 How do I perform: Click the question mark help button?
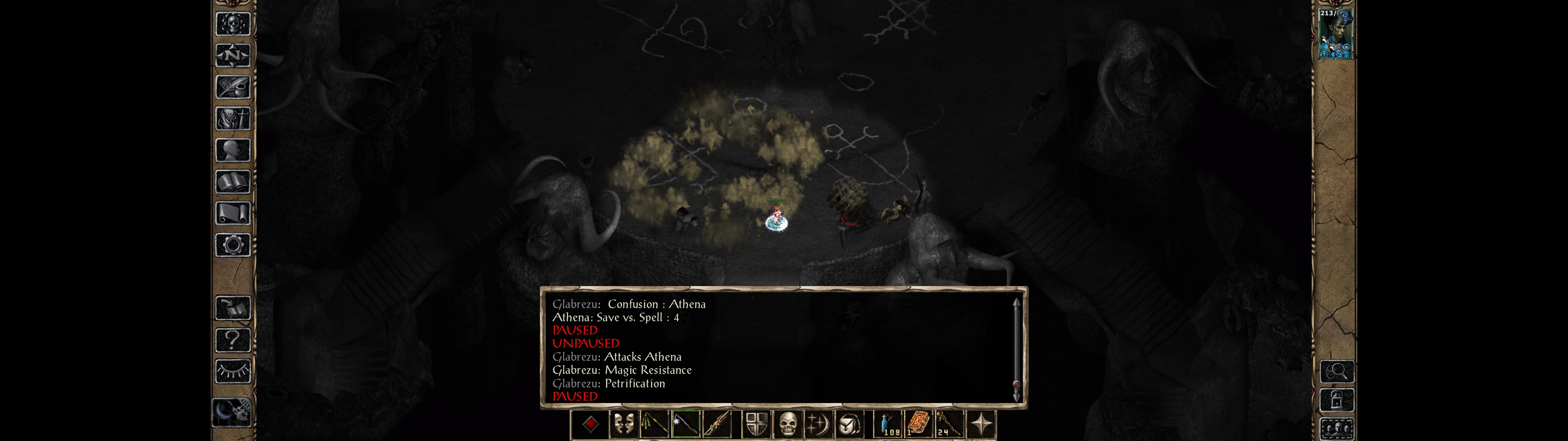point(232,340)
